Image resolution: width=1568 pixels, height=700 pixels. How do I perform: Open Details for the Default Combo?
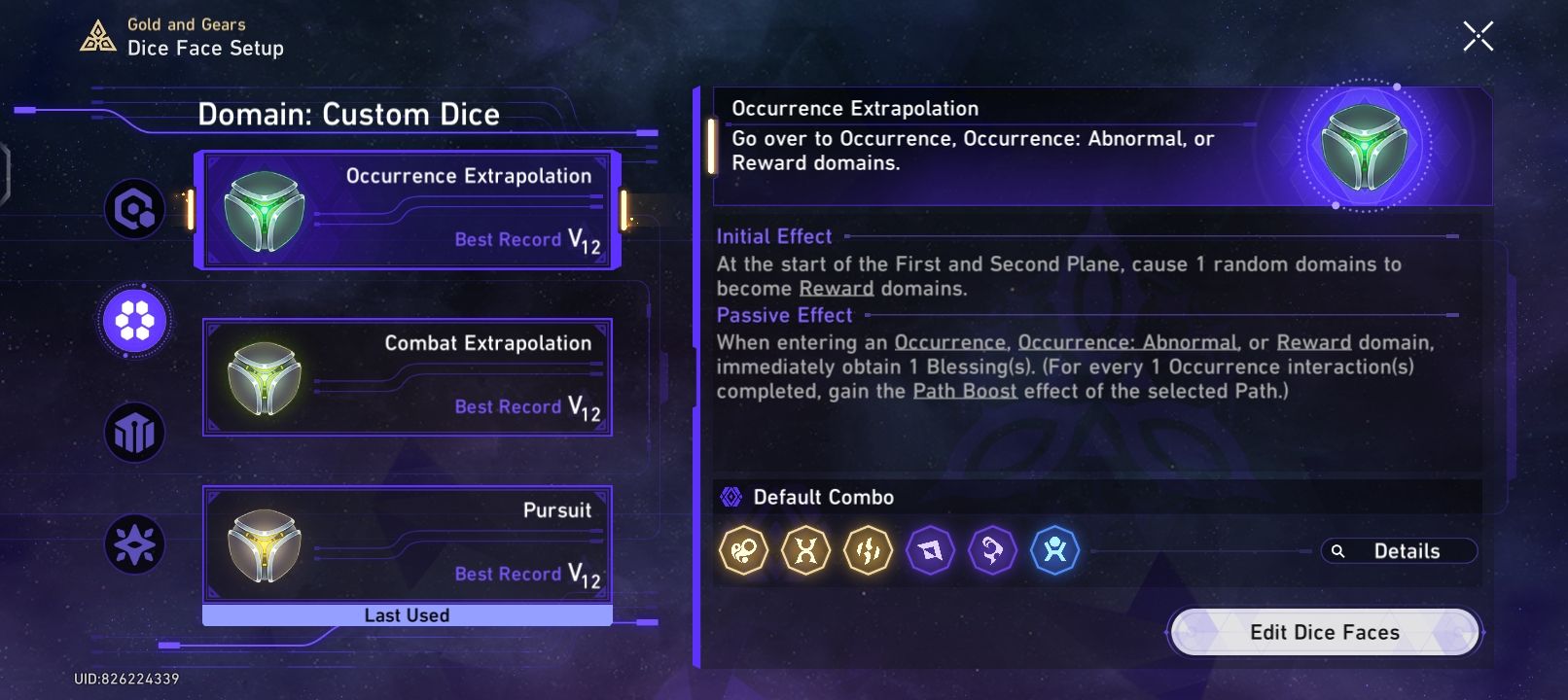[1401, 550]
